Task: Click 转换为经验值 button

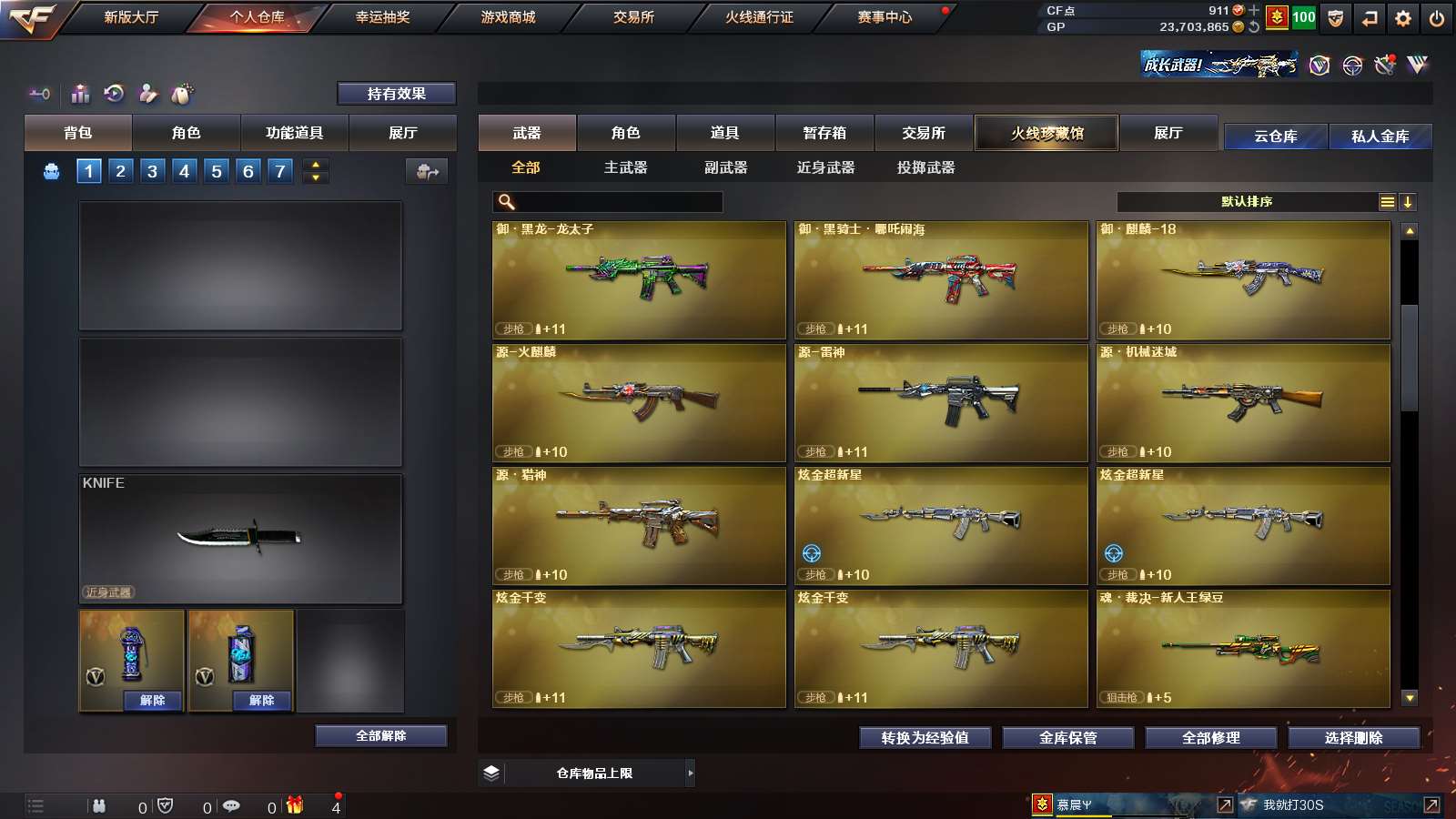Action: [925, 738]
